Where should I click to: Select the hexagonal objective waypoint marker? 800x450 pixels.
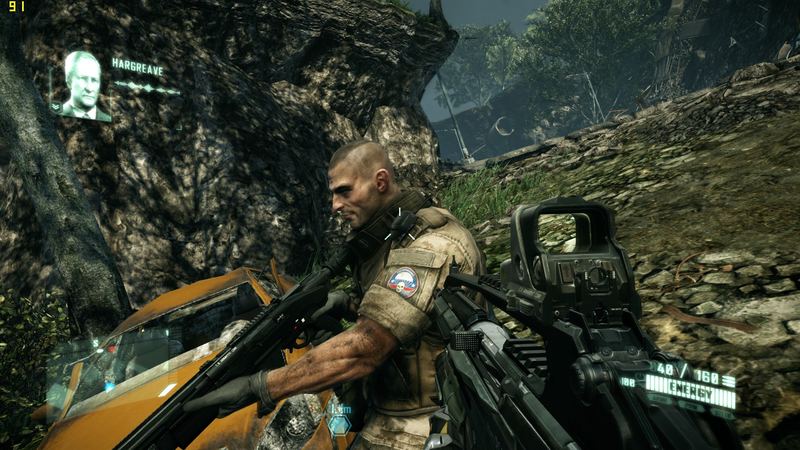click(x=340, y=424)
